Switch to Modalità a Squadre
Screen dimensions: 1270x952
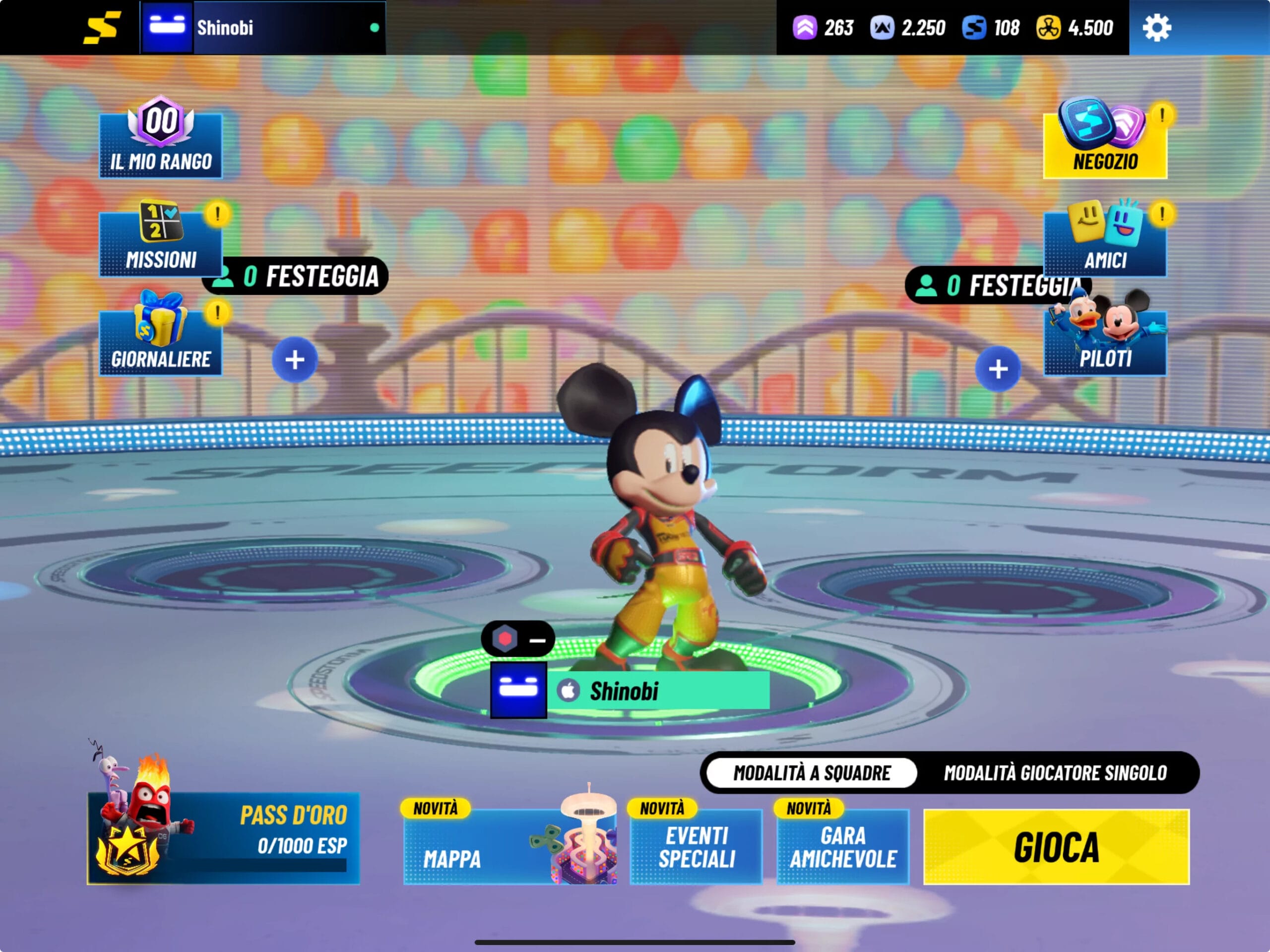pyautogui.click(x=811, y=773)
